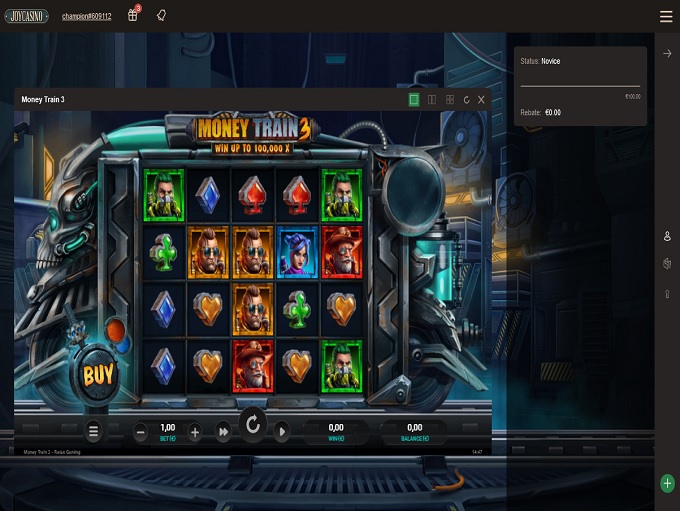
Task: Open the BUY bonus feature
Action: pos(98,375)
